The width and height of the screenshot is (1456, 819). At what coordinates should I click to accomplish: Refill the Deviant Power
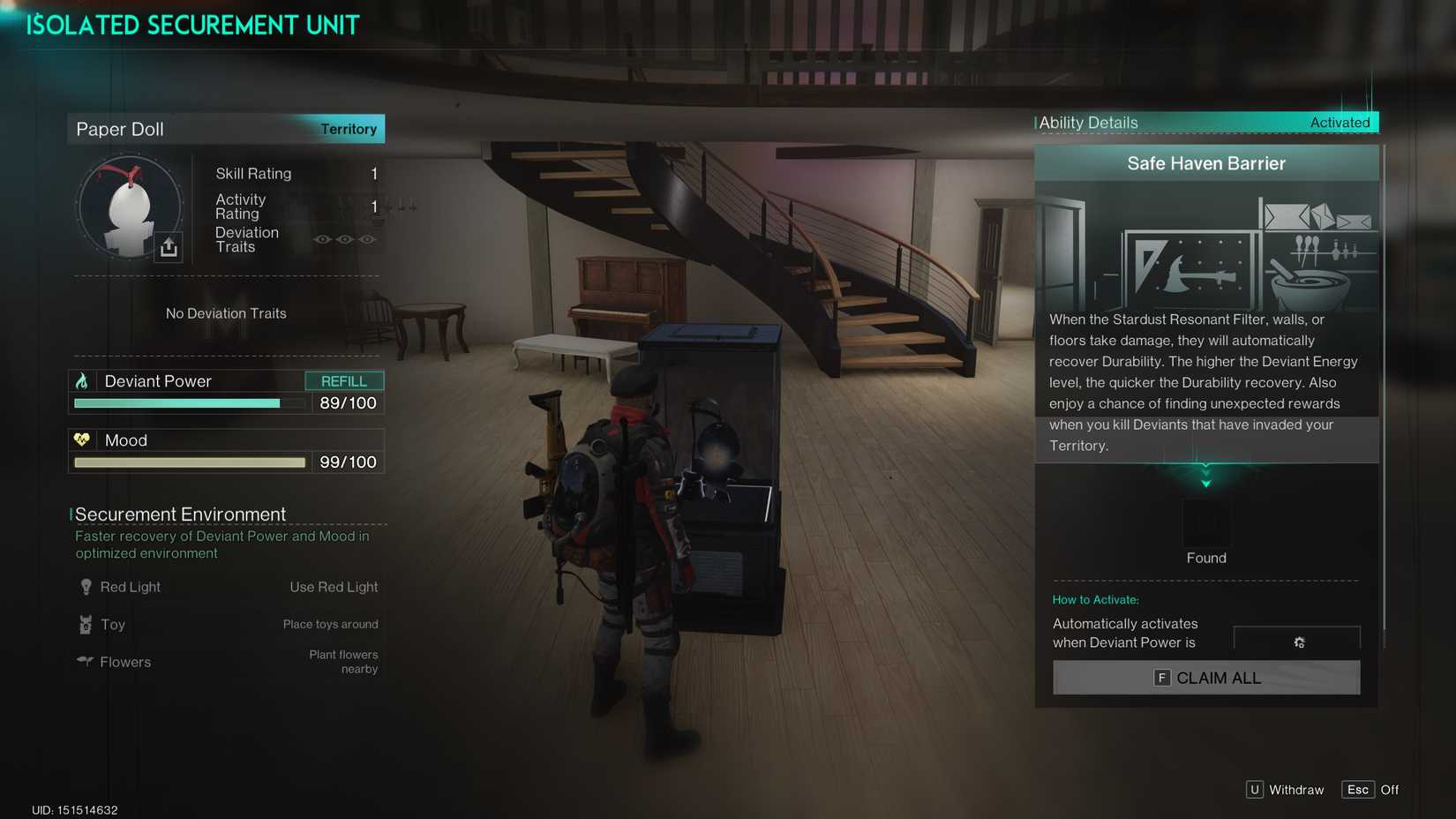pos(344,381)
